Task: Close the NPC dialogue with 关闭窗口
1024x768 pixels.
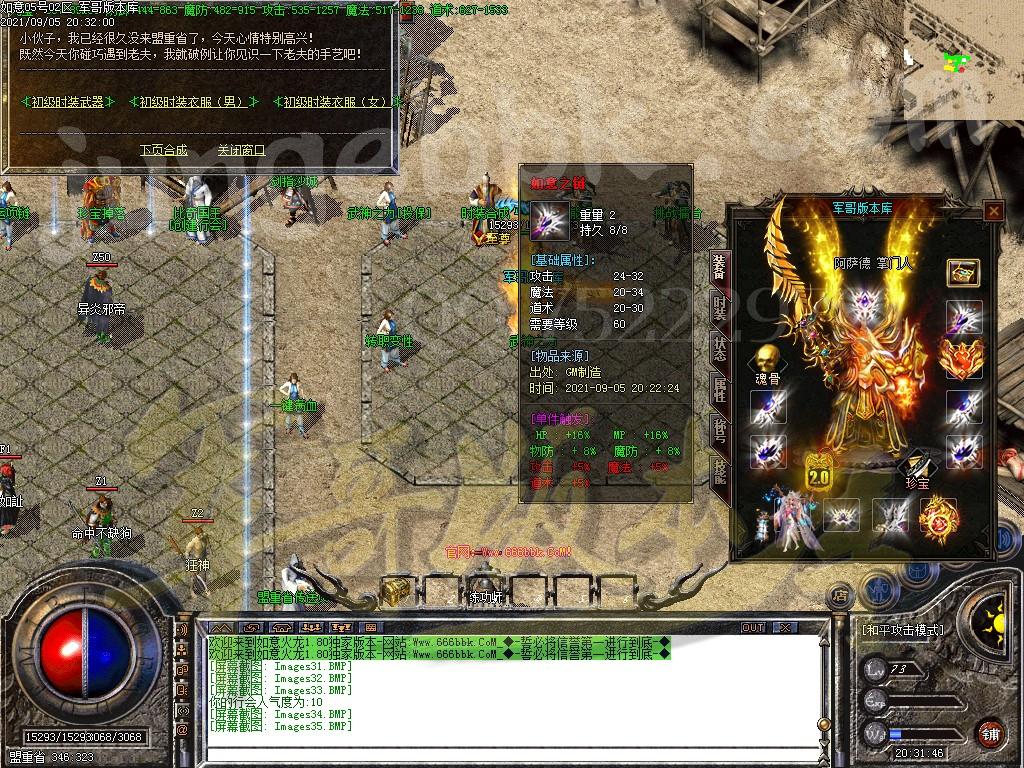Action: (241, 150)
